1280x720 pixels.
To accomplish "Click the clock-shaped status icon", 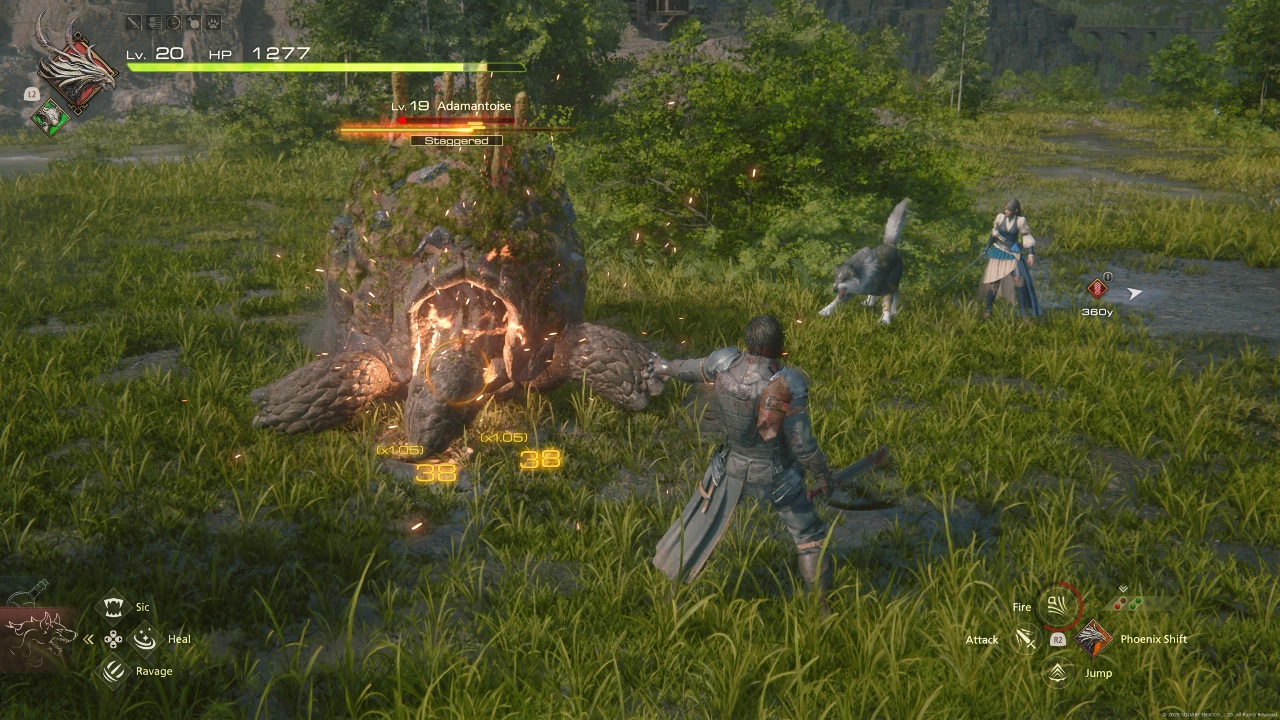I will 174,22.
